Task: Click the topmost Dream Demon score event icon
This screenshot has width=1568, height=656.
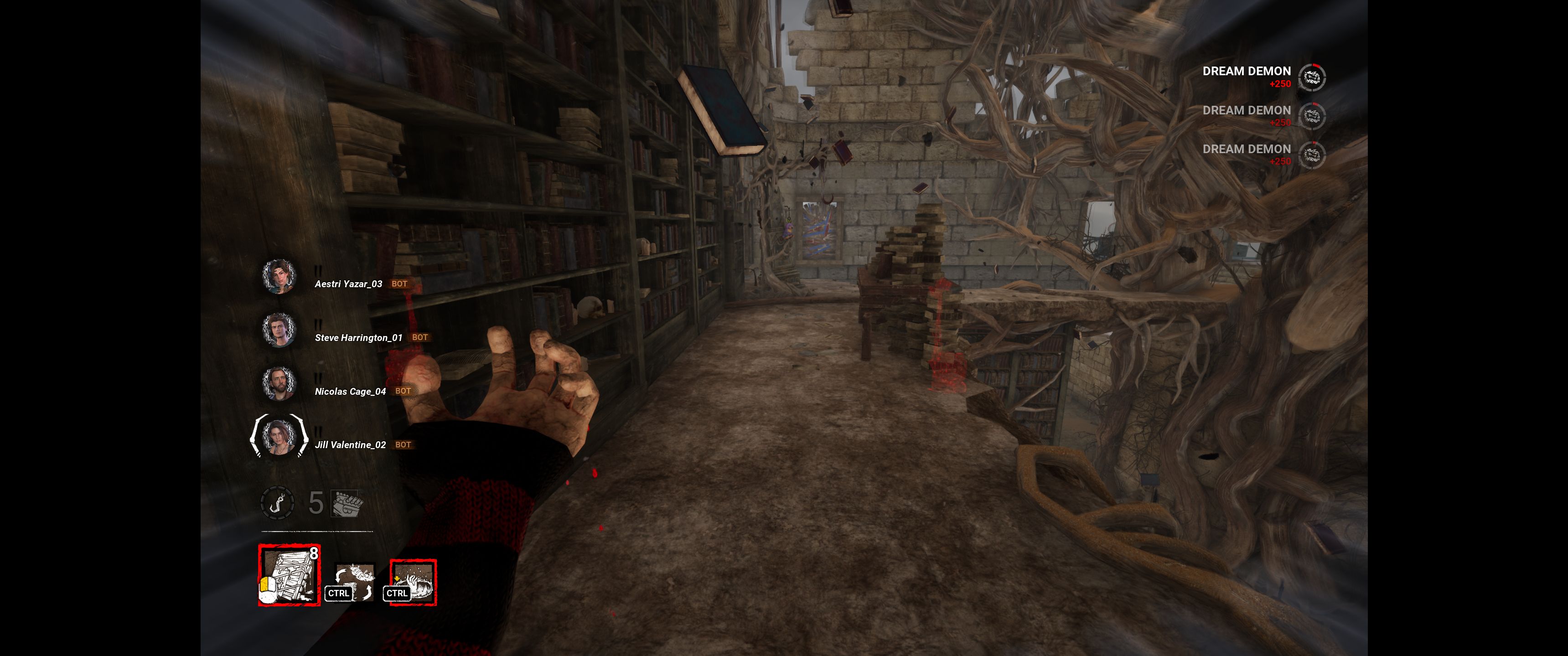Action: pyautogui.click(x=1311, y=77)
